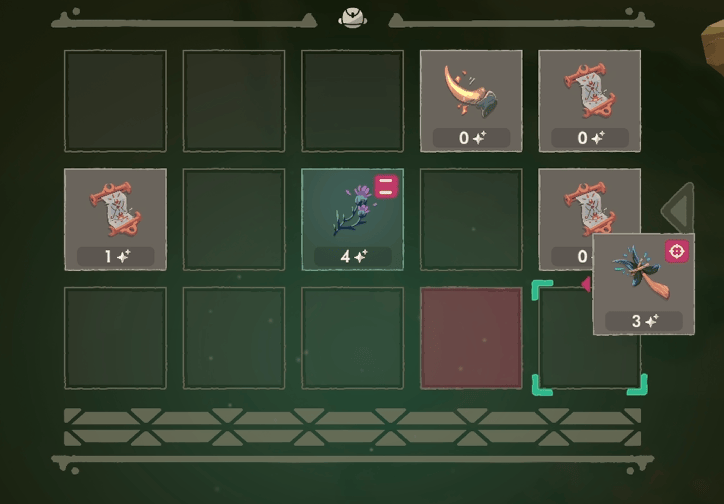Viewport: 724px width, 504px height.
Task: Pick the scroll card costing 1
Action: click(115, 219)
